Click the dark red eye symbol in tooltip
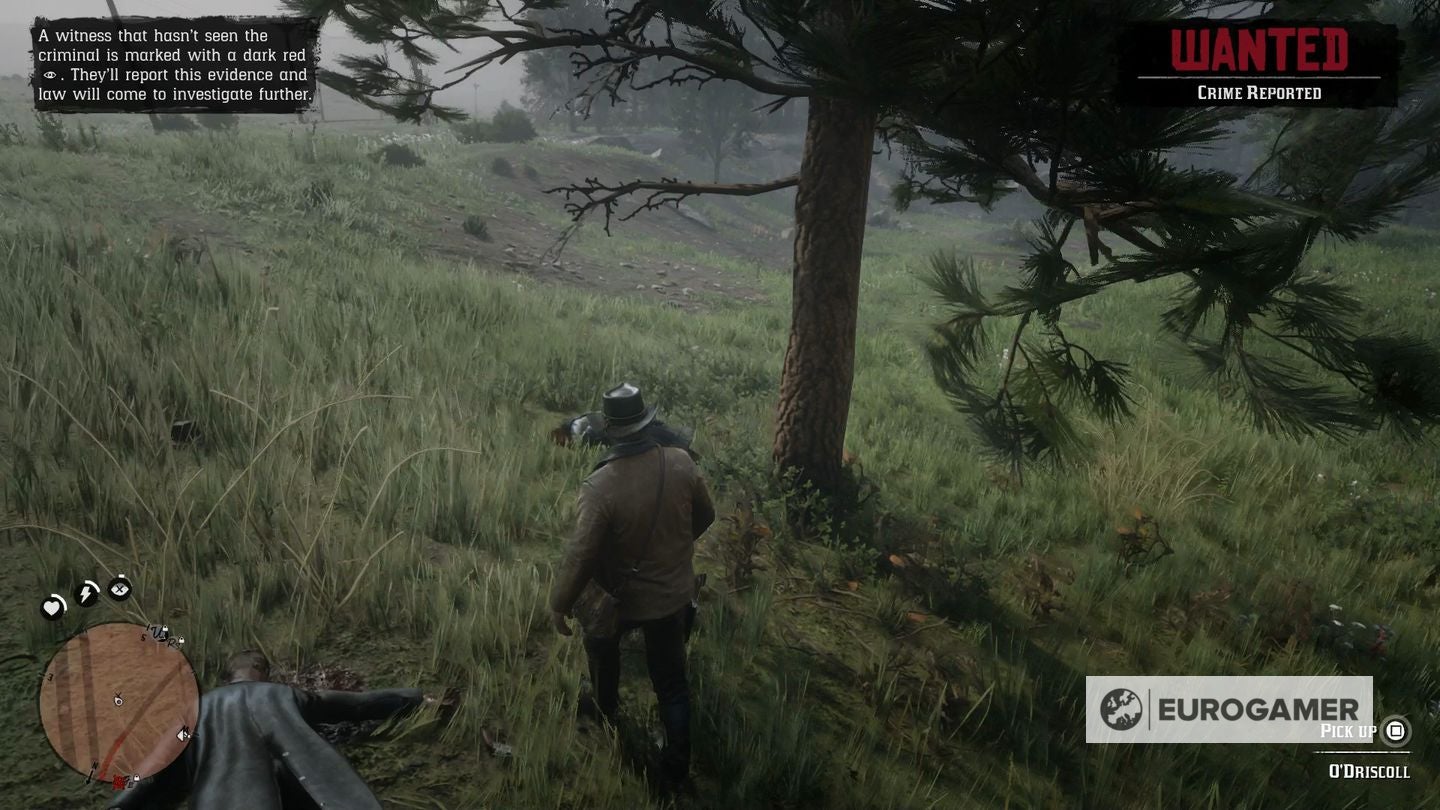This screenshot has width=1440, height=810. [x=52, y=75]
